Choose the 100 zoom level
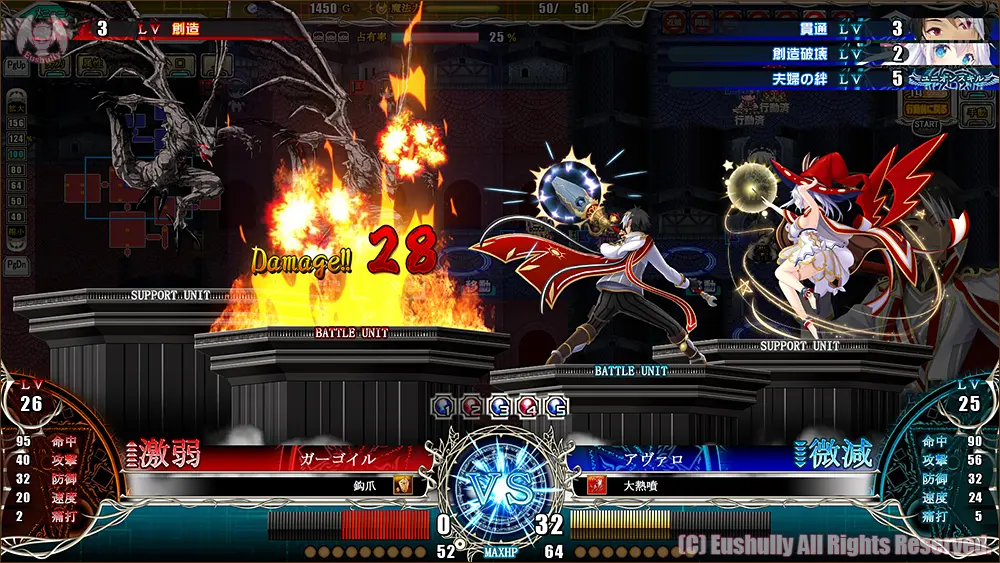Viewport: 1000px width, 563px height. pyautogui.click(x=16, y=155)
